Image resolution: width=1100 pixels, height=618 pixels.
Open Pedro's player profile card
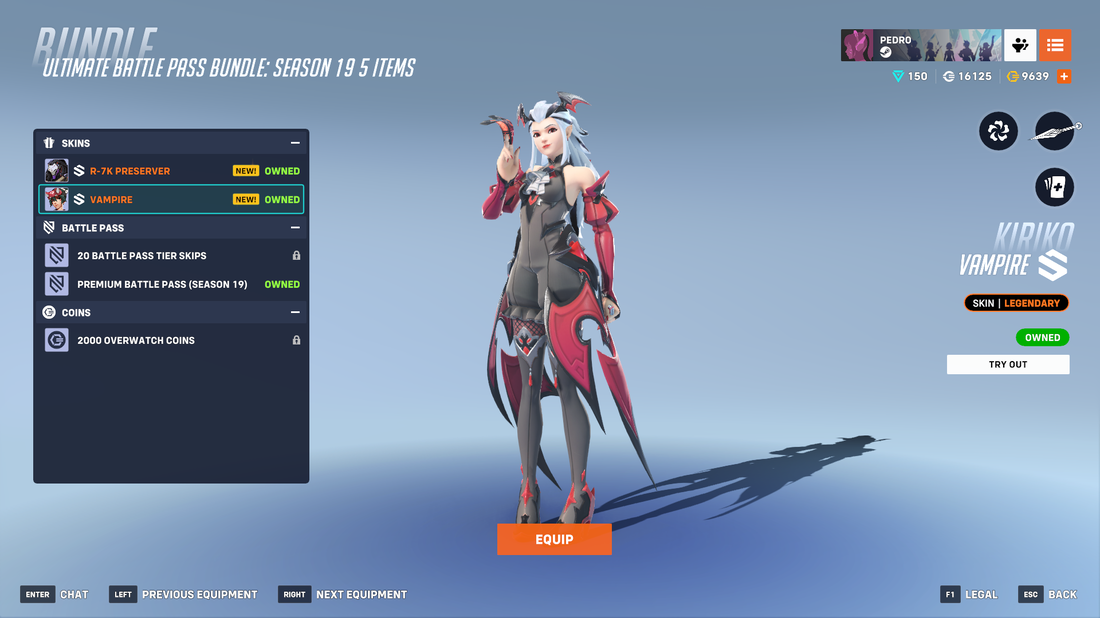920,45
